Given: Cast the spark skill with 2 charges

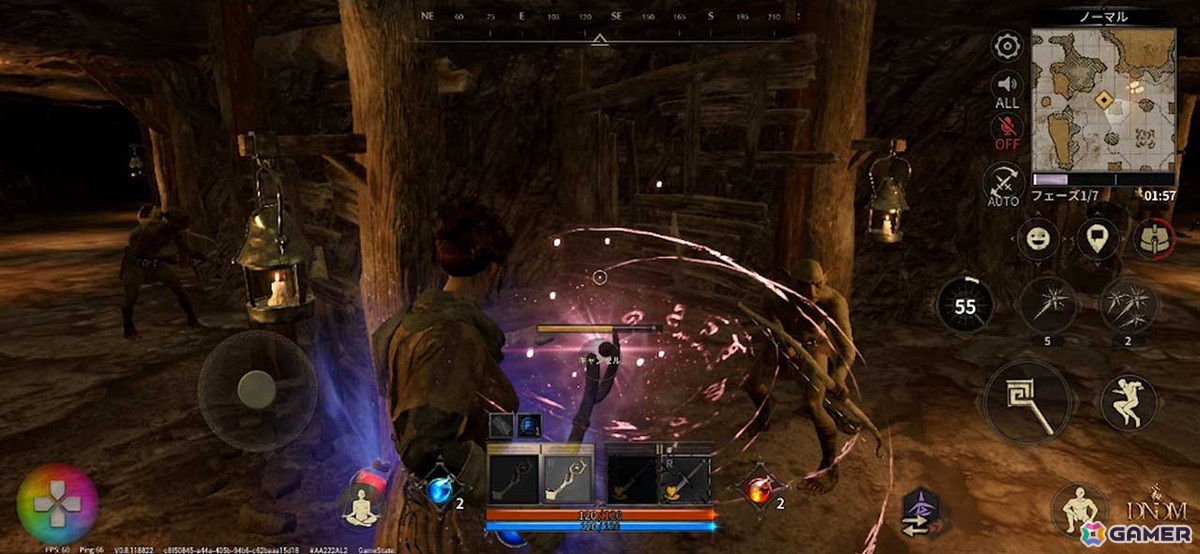Looking at the screenshot, I should point(1128,304).
